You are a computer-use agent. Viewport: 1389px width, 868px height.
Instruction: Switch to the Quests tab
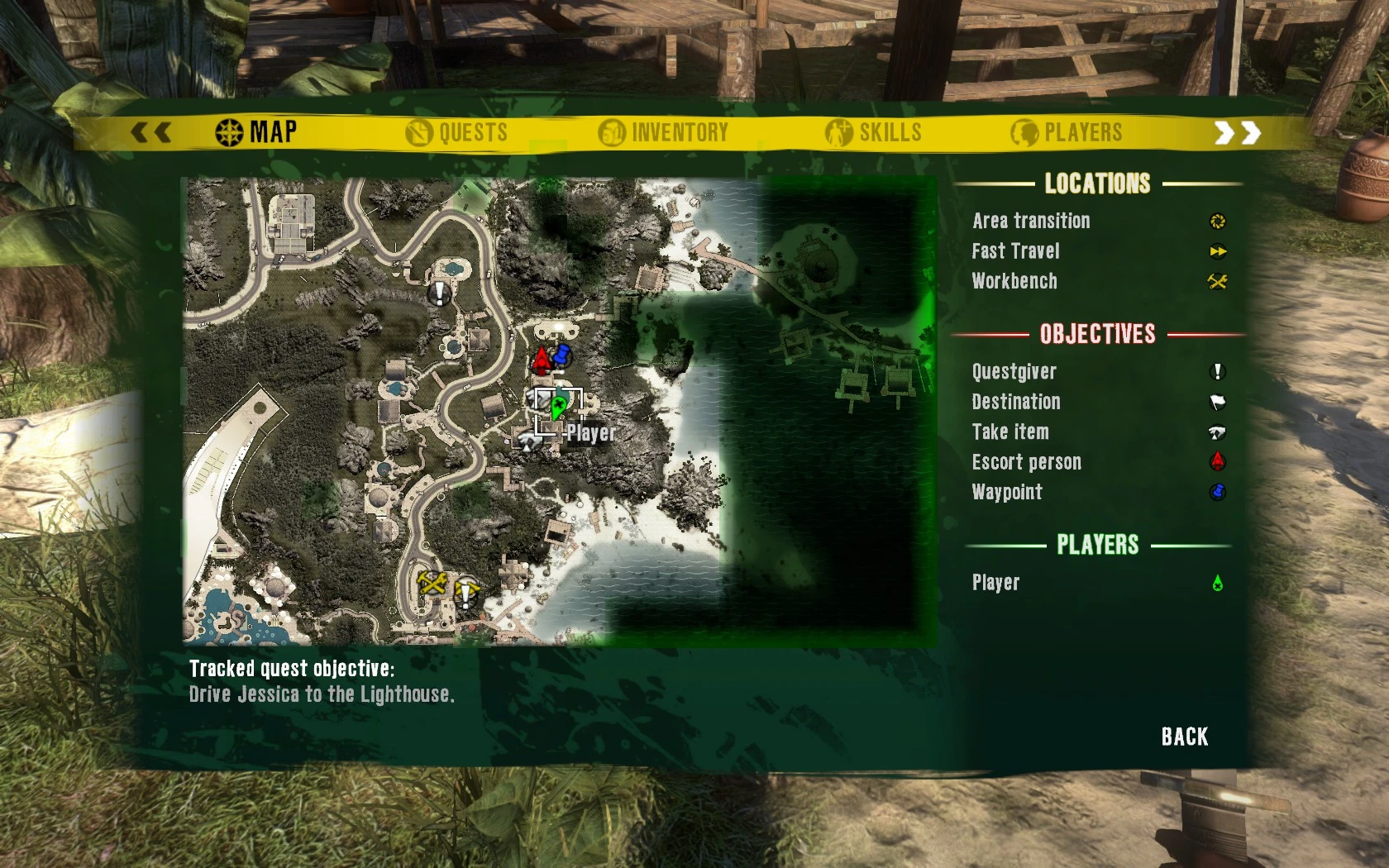457,132
